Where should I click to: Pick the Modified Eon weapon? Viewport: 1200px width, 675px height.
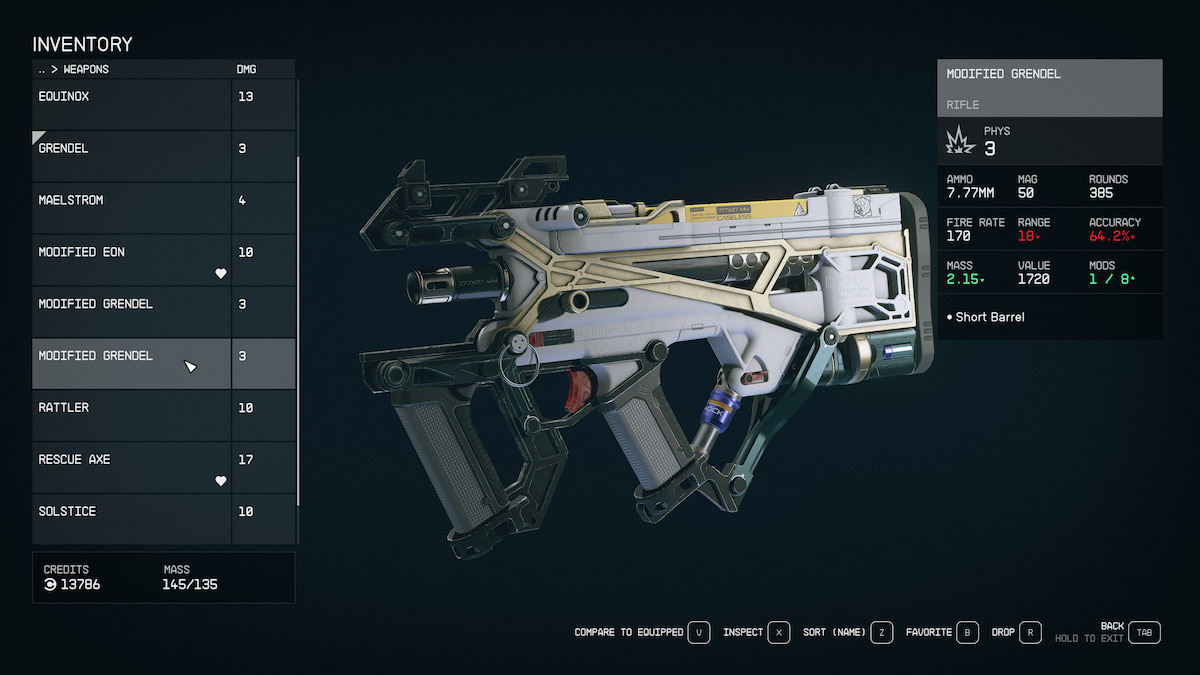click(x=130, y=253)
